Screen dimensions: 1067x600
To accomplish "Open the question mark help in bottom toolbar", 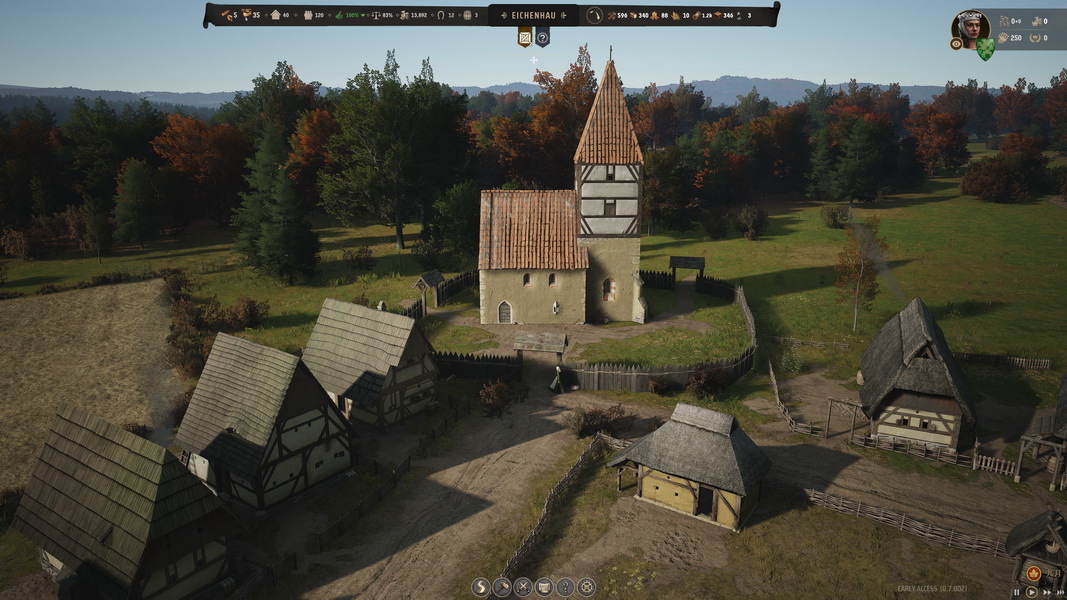I will point(565,587).
